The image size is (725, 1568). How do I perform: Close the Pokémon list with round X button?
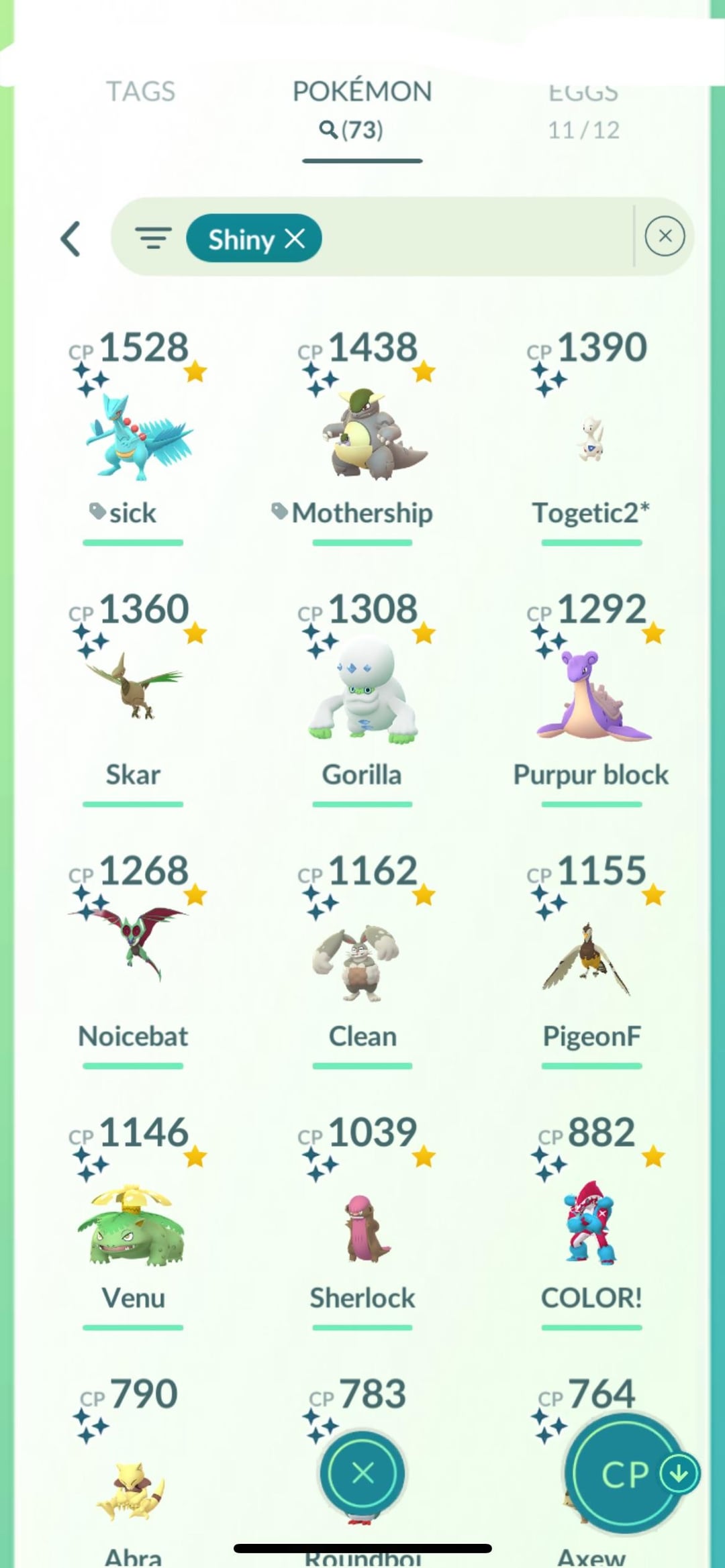pyautogui.click(x=362, y=1473)
